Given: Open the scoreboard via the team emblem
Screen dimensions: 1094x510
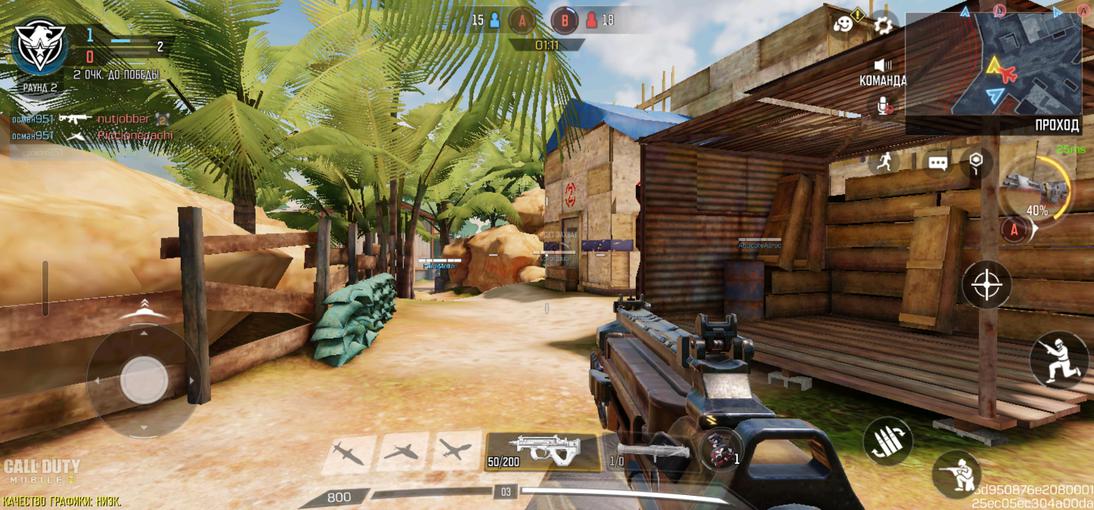Looking at the screenshot, I should [x=38, y=46].
